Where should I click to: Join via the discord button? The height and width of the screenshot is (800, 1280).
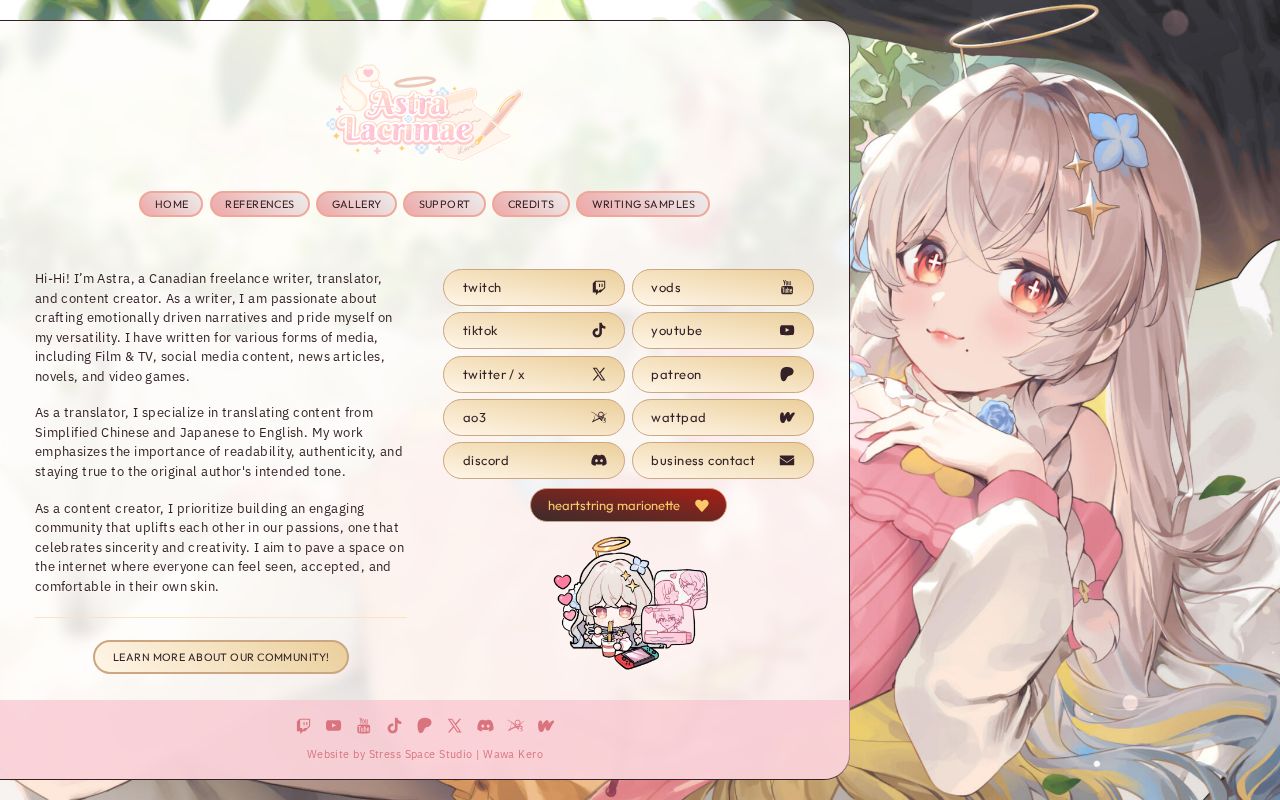[x=533, y=461]
